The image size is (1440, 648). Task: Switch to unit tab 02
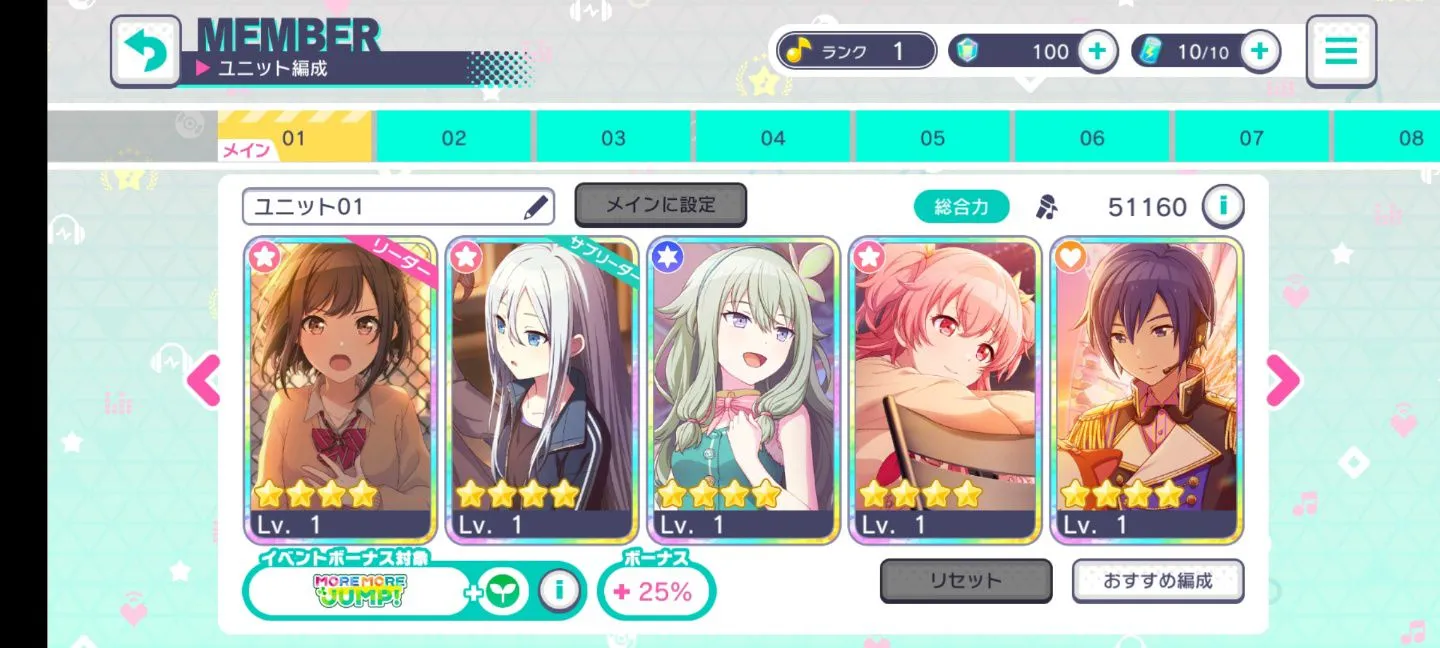(x=454, y=137)
